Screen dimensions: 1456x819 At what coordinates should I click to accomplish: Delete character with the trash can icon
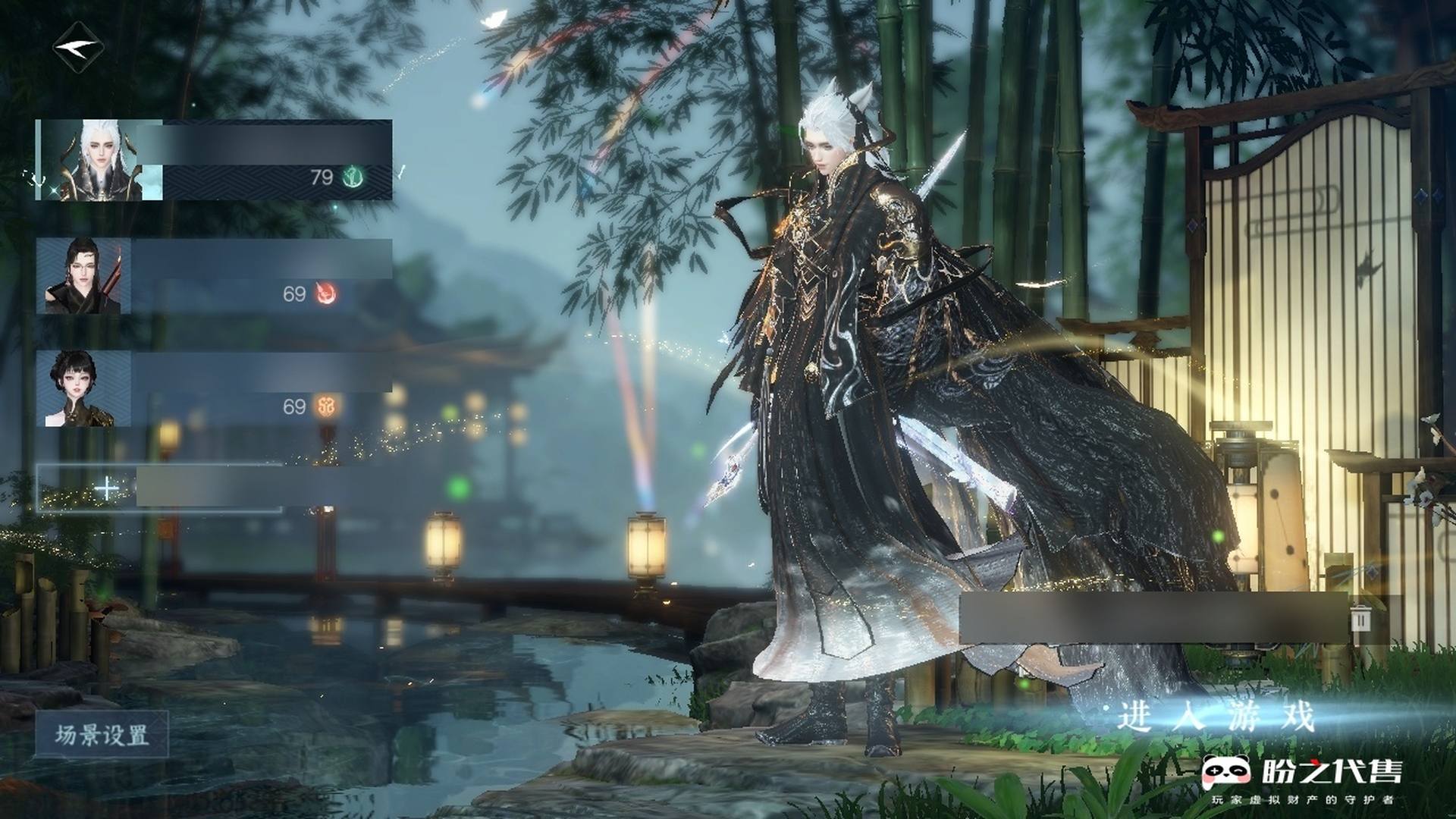[1360, 619]
